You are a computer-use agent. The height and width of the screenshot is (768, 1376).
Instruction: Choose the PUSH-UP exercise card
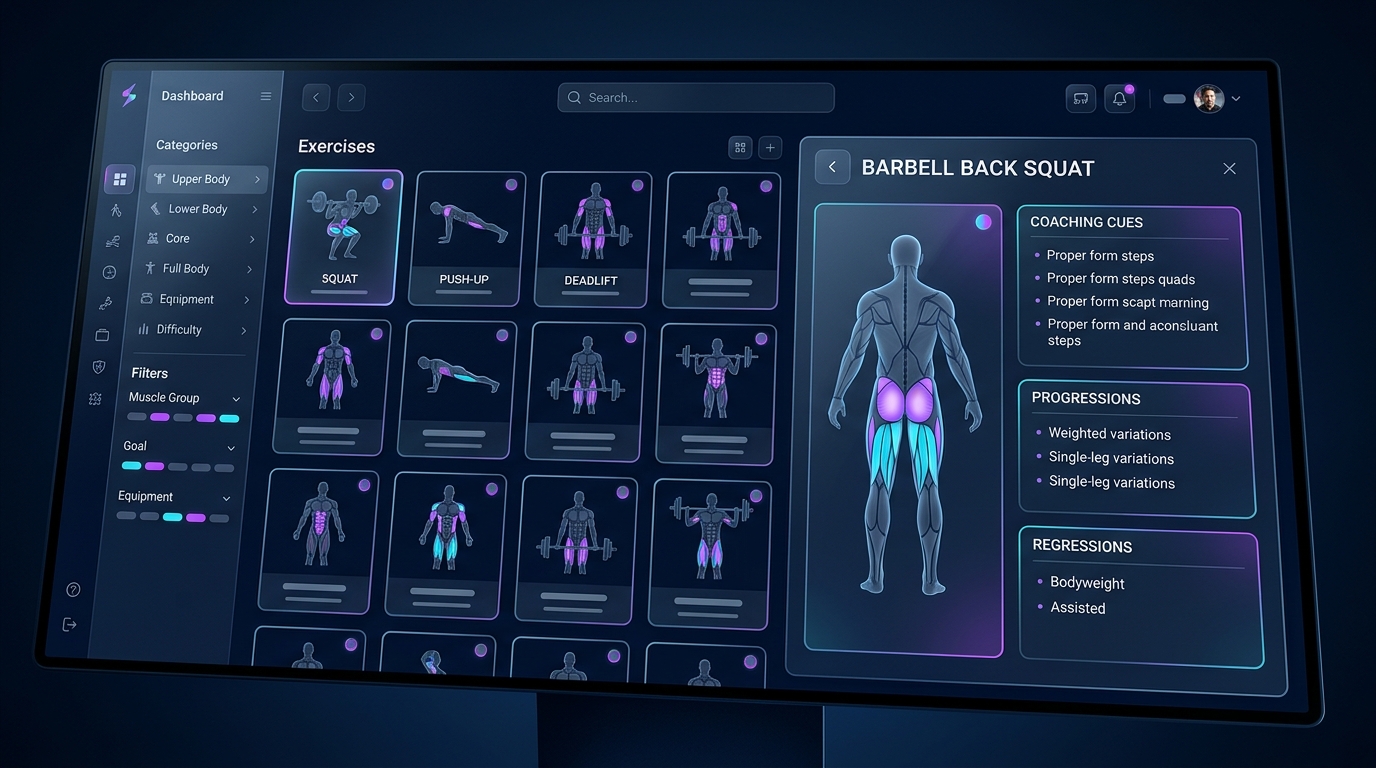[465, 238]
